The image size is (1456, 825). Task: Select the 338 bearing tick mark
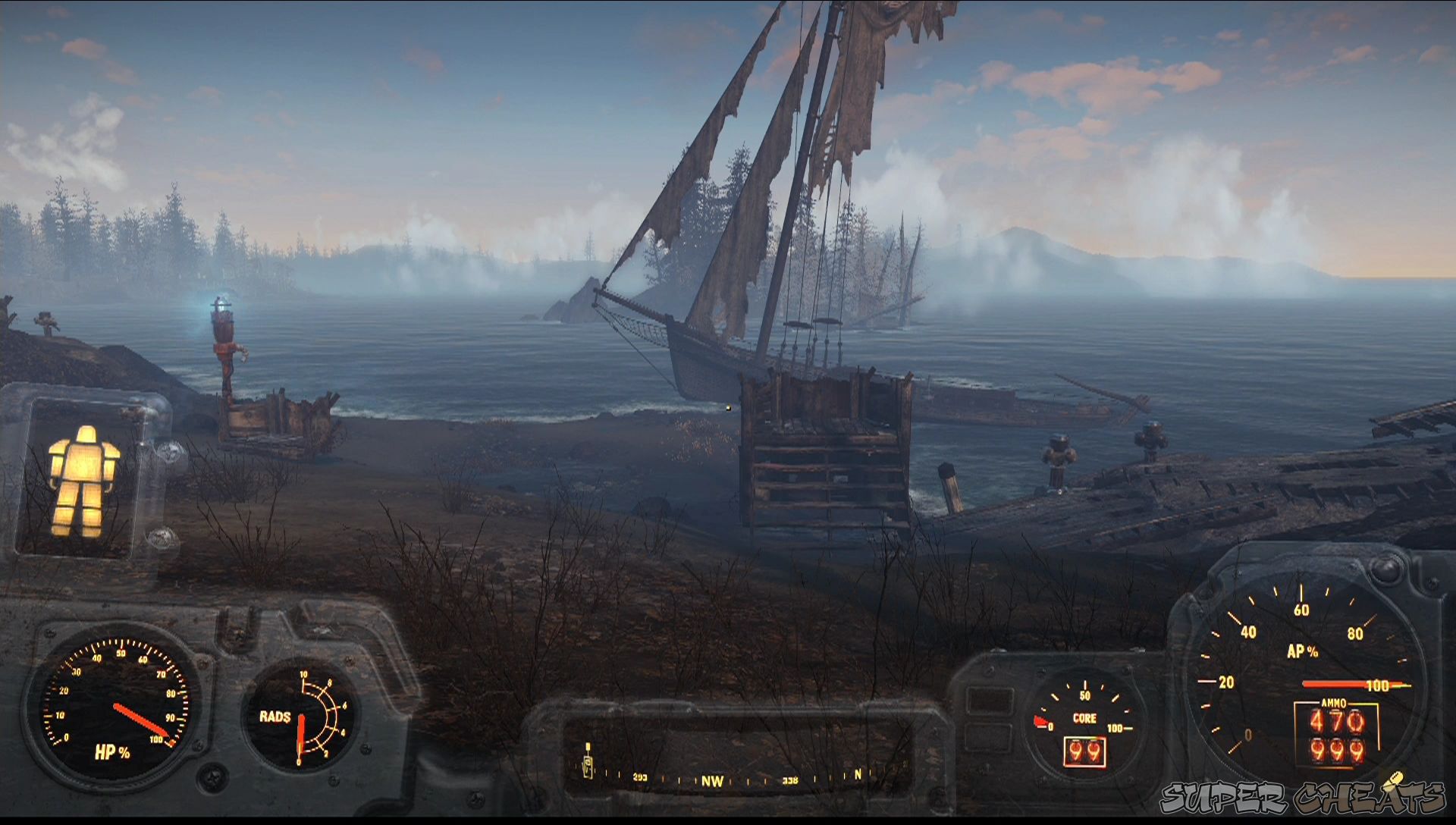[791, 780]
